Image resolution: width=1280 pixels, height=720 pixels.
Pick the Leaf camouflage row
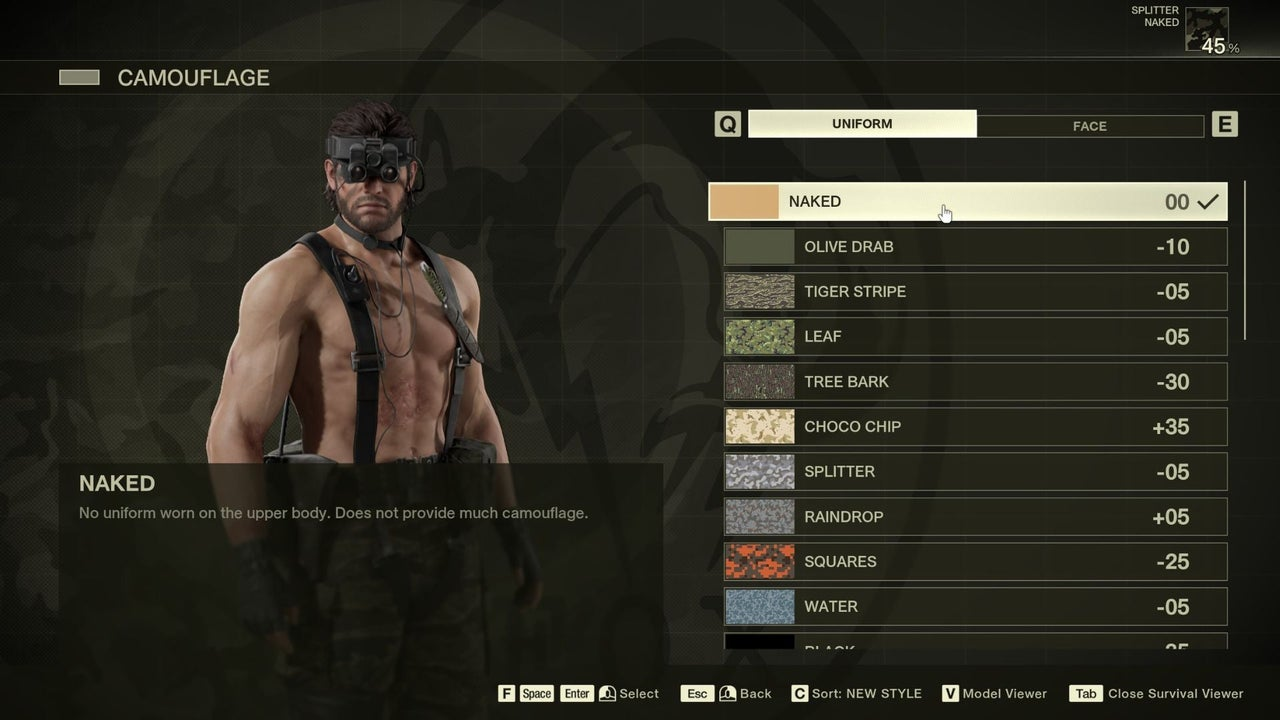[x=975, y=337]
